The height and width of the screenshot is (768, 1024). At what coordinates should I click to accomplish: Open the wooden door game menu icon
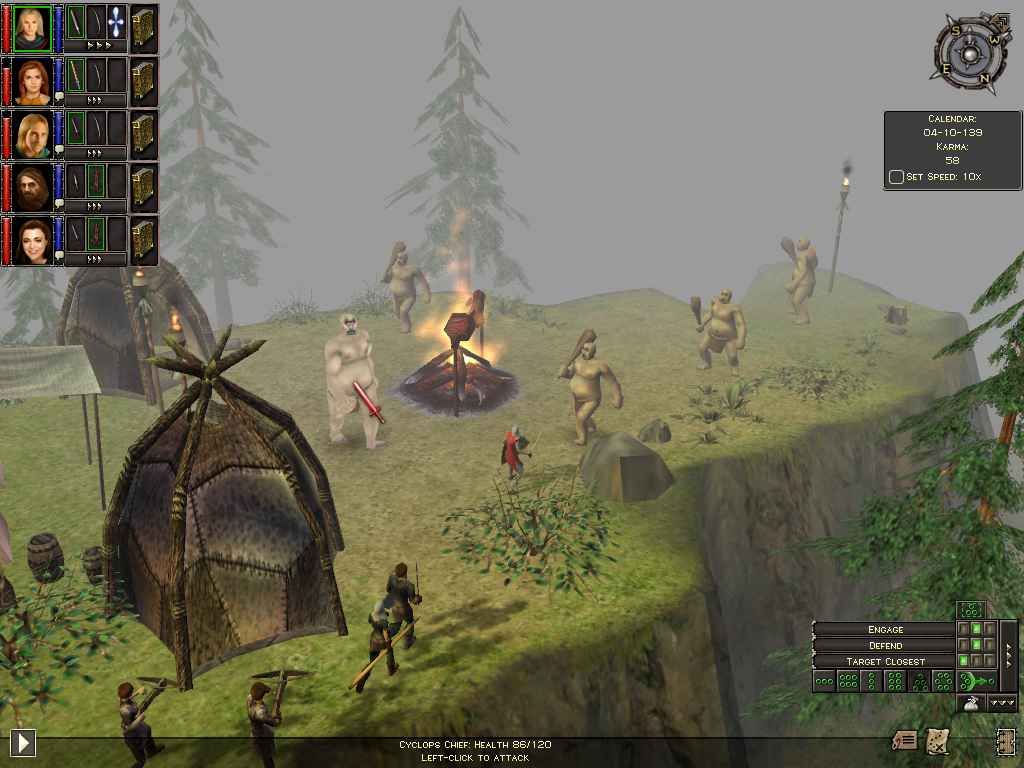pyautogui.click(x=1004, y=741)
